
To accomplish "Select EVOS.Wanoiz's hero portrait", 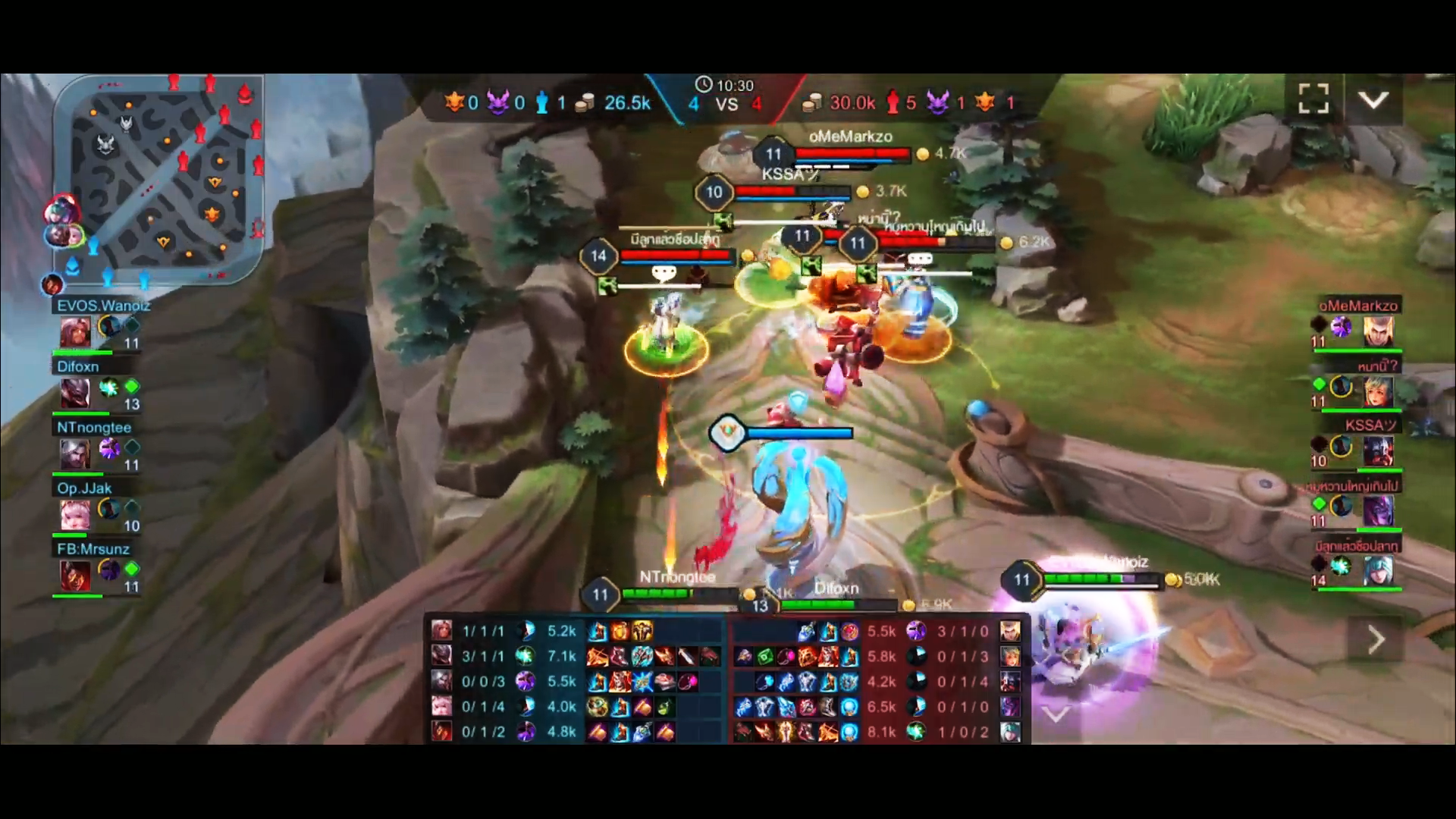I will [x=76, y=331].
